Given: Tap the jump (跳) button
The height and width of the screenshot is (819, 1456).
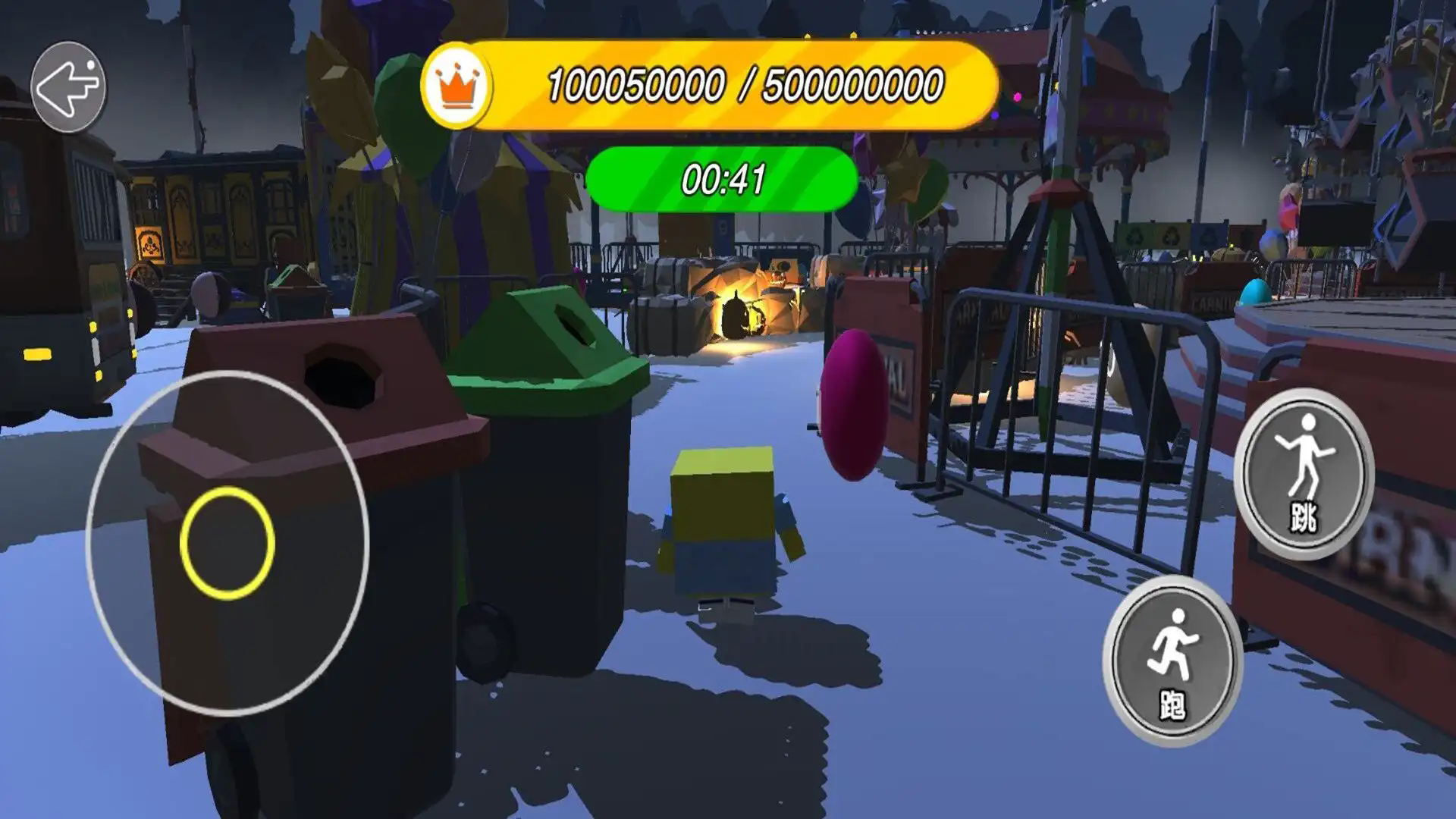Looking at the screenshot, I should [x=1304, y=474].
